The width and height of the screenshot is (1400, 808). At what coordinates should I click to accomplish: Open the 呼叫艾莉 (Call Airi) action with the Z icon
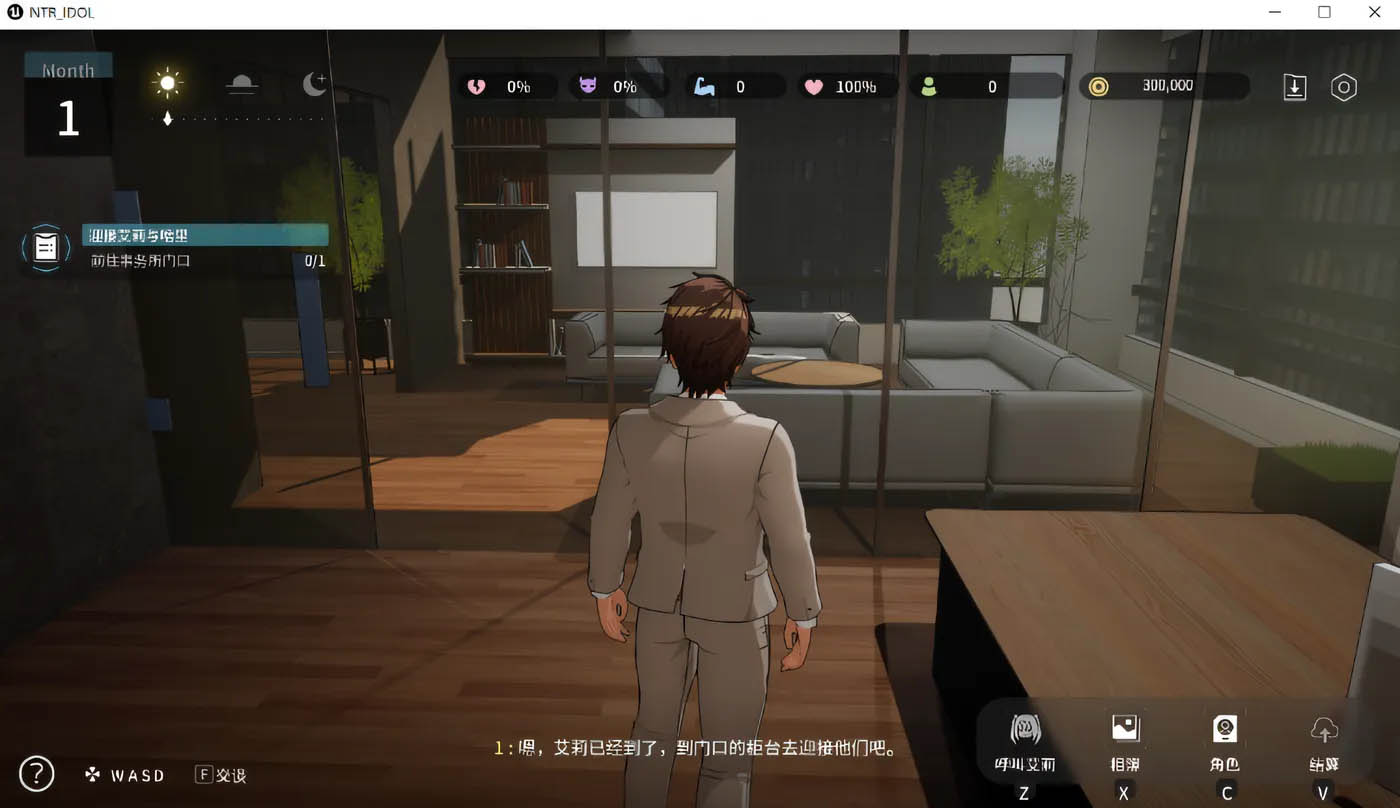point(1023,733)
